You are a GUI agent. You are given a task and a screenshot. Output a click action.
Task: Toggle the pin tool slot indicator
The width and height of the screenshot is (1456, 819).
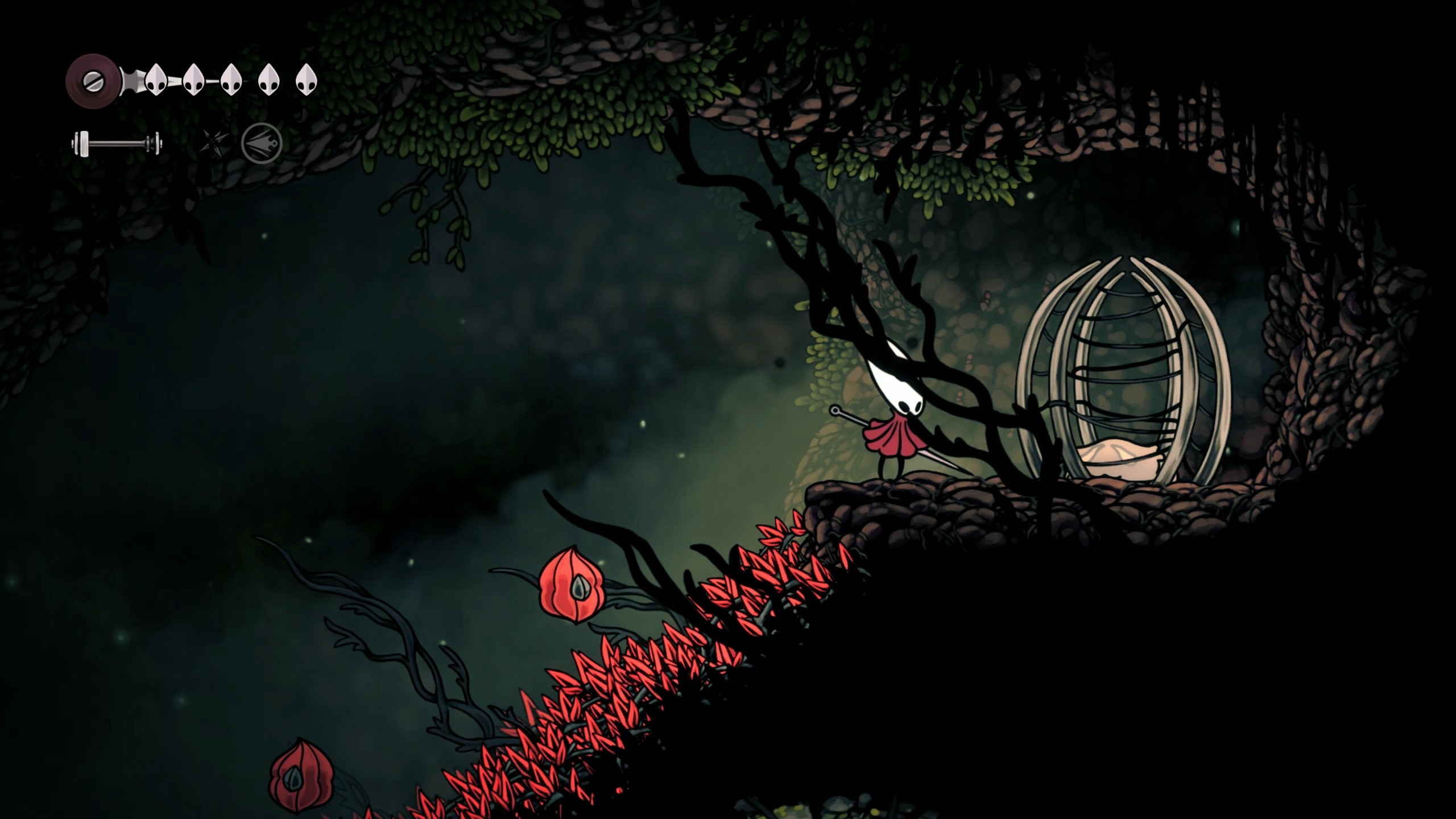[x=213, y=142]
